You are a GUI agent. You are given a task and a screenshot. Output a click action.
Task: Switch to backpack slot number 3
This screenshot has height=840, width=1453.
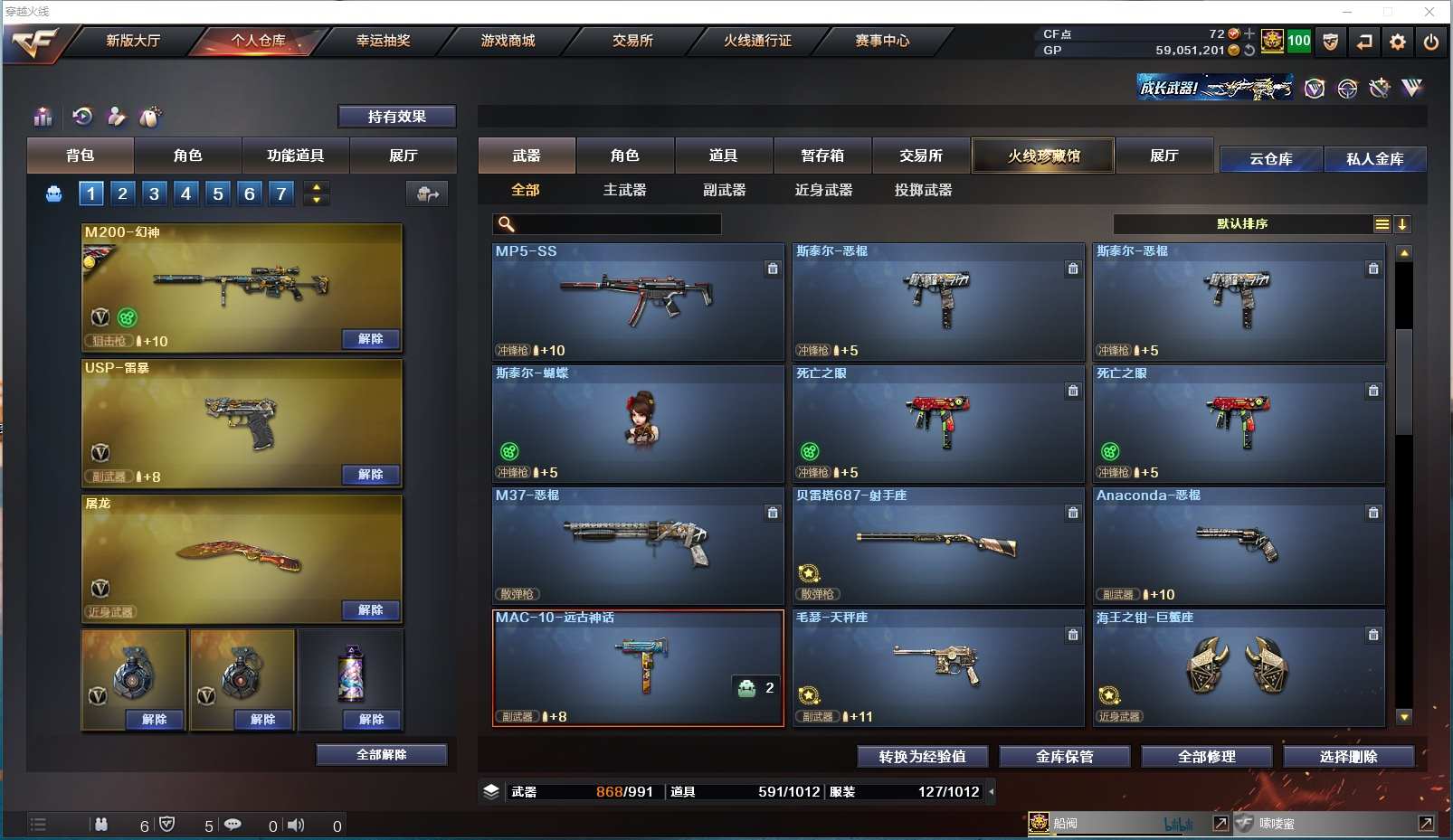pos(155,193)
